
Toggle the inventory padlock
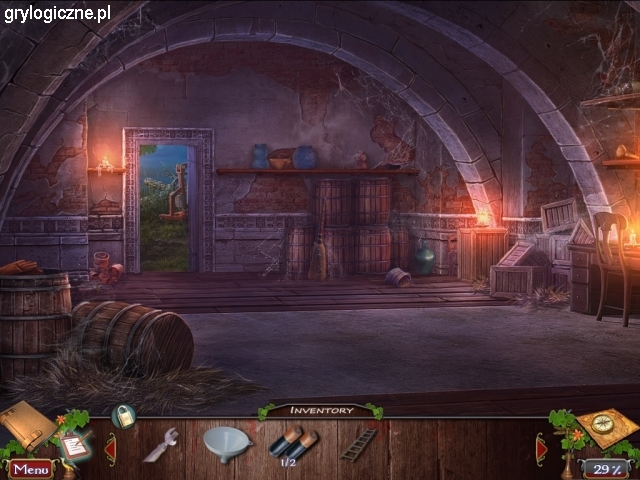click(x=123, y=416)
